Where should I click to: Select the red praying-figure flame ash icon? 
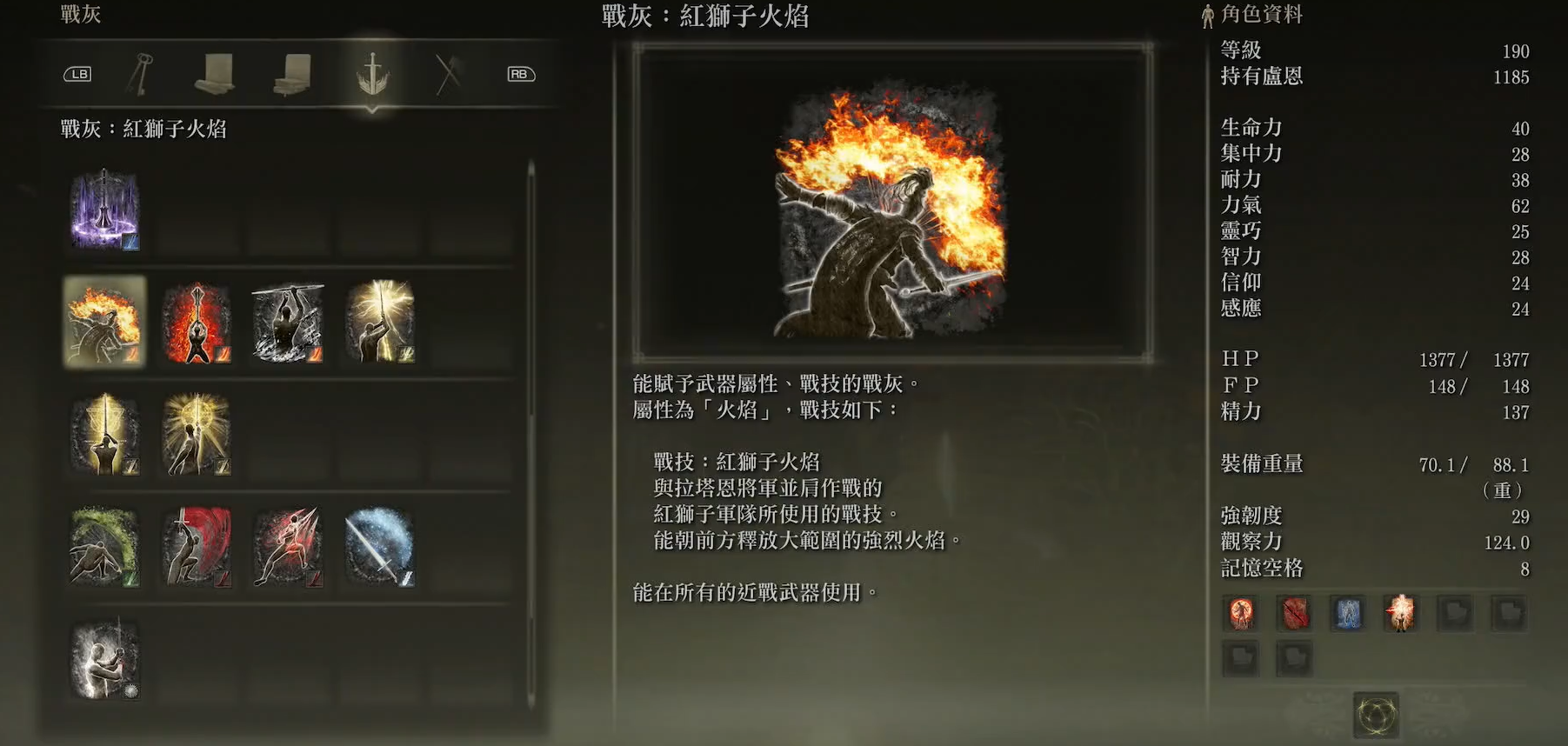(196, 323)
